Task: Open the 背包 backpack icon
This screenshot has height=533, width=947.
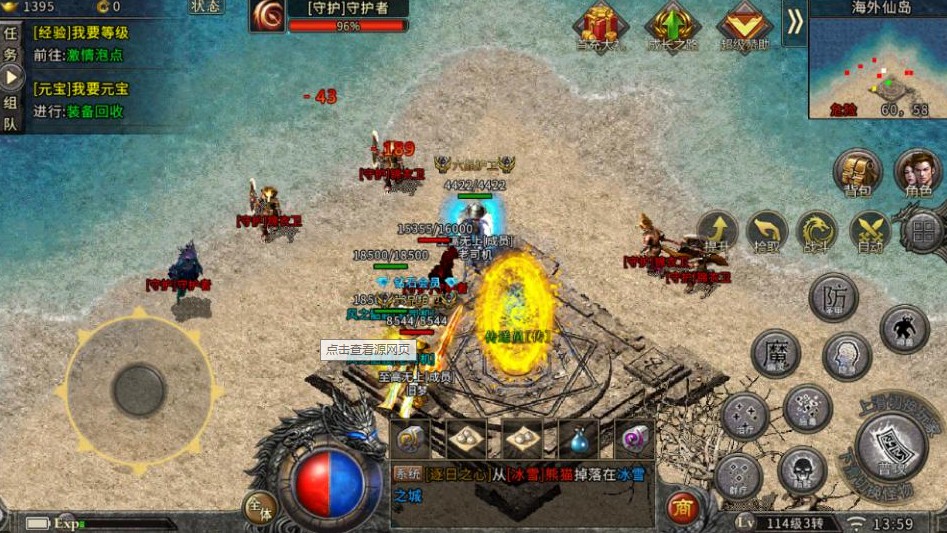Action: coord(857,172)
